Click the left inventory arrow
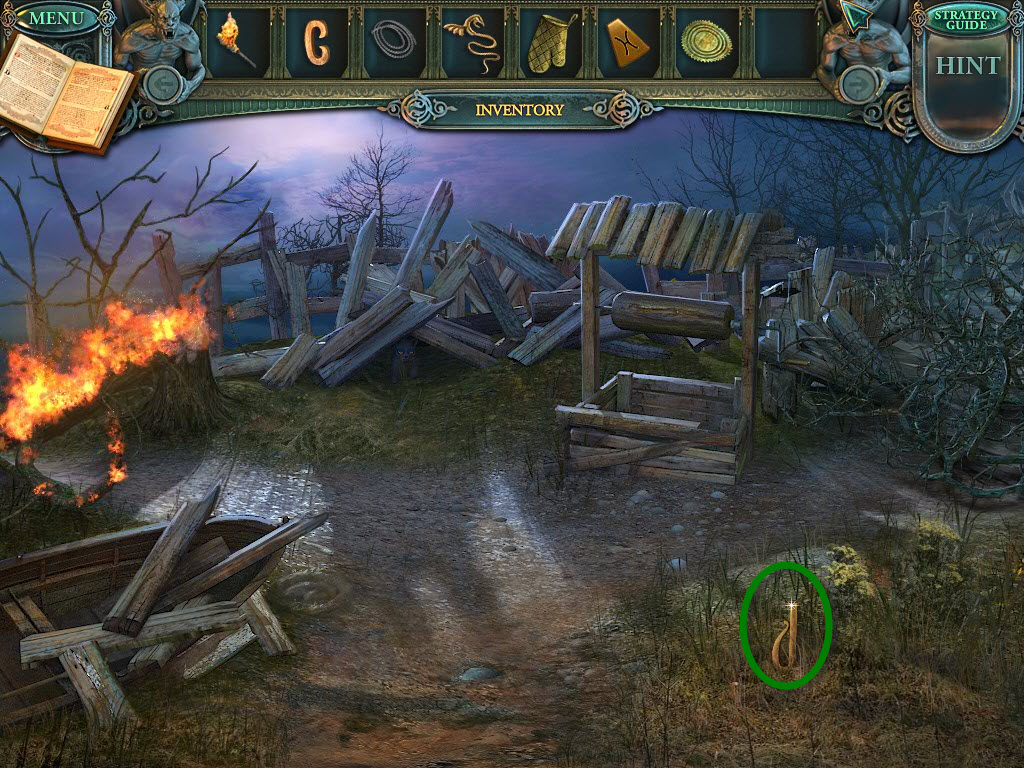 coord(163,84)
